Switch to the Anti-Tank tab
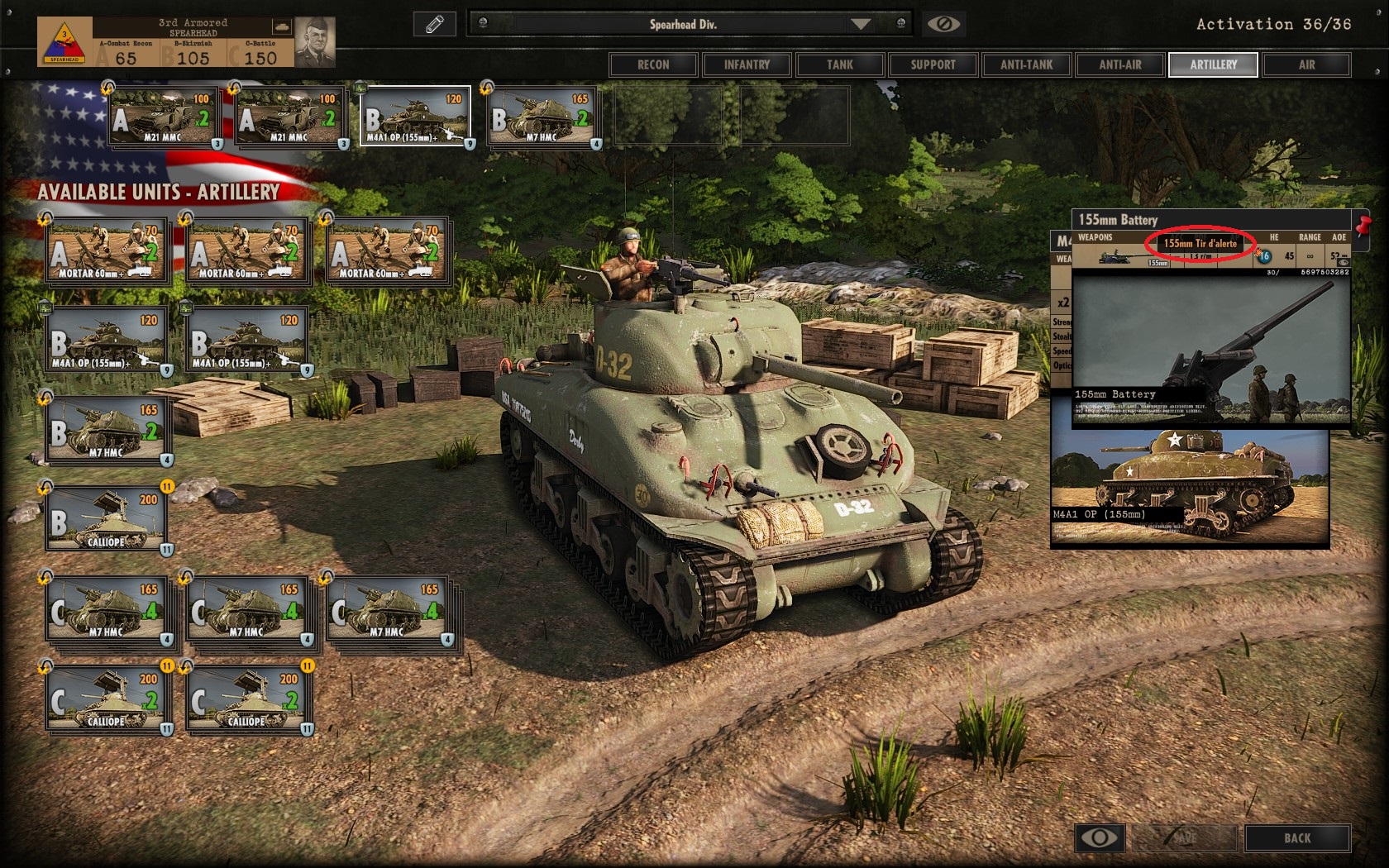Image resolution: width=1389 pixels, height=868 pixels. coord(1026,64)
